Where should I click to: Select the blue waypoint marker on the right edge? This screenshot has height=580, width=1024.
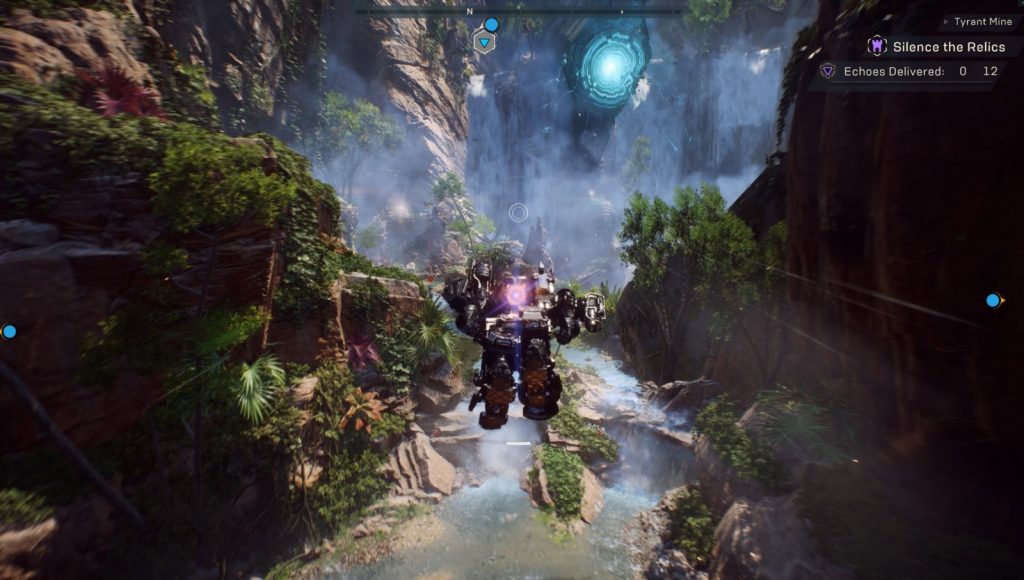(x=993, y=300)
